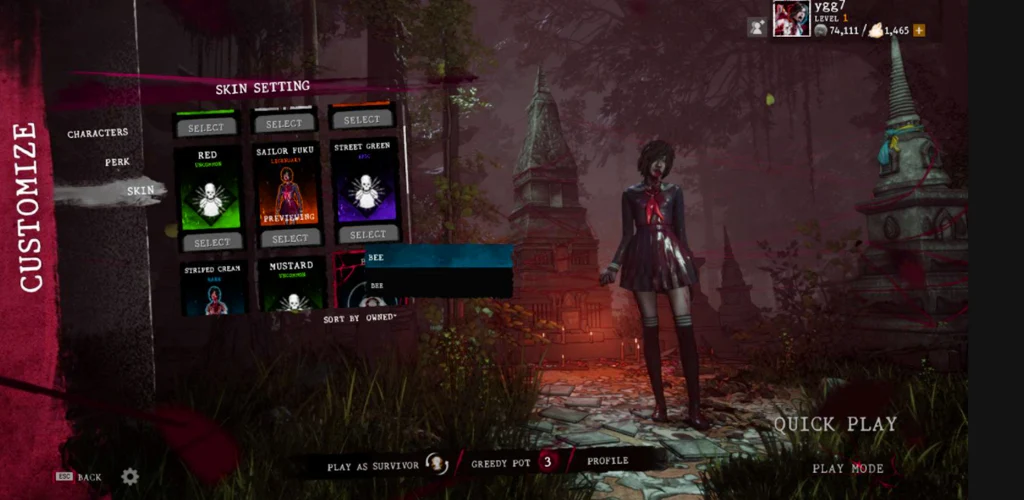1024x500 pixels.
Task: Start a Quick Play match
Action: [x=835, y=424]
